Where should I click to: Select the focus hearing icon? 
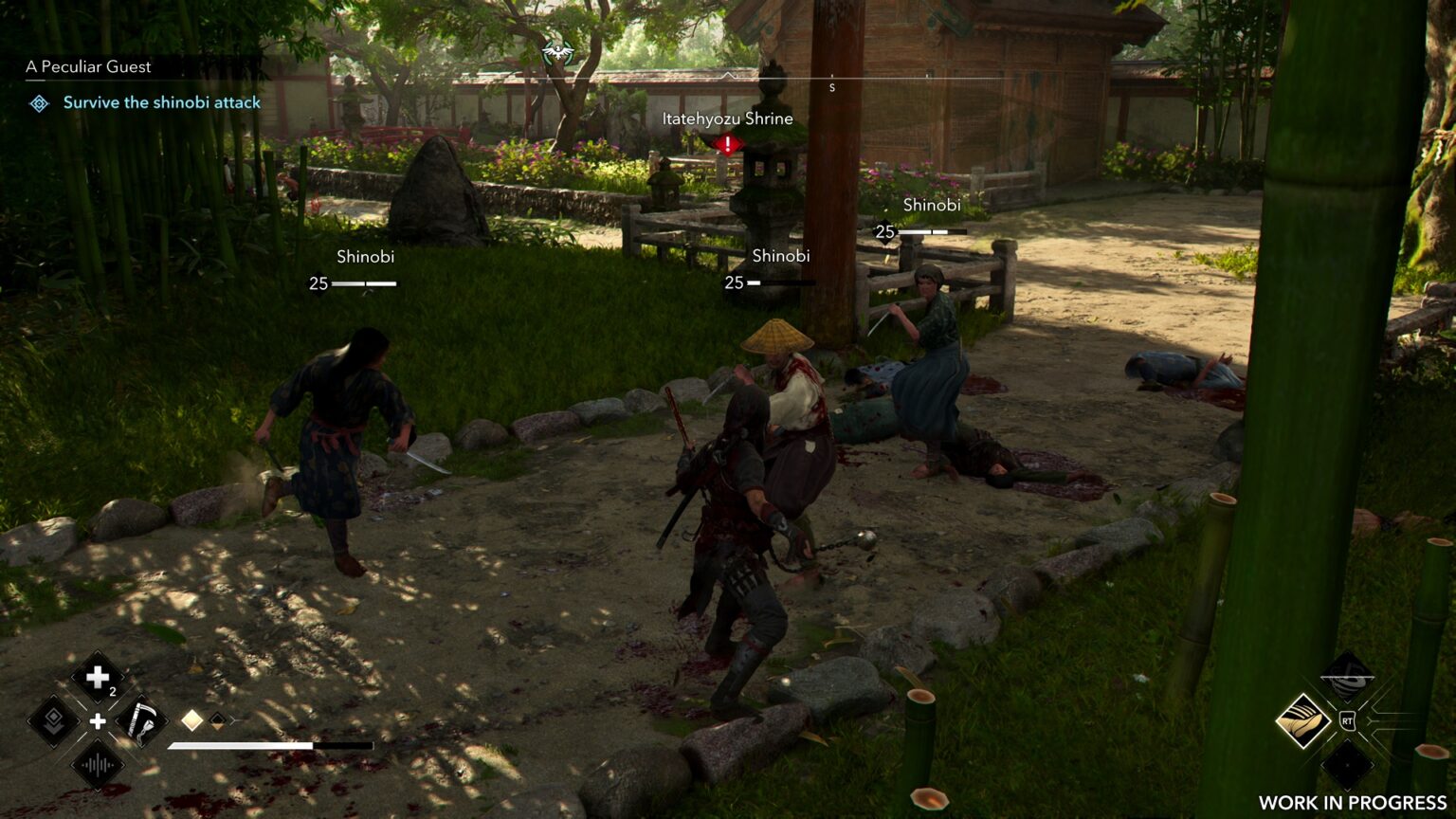97,763
